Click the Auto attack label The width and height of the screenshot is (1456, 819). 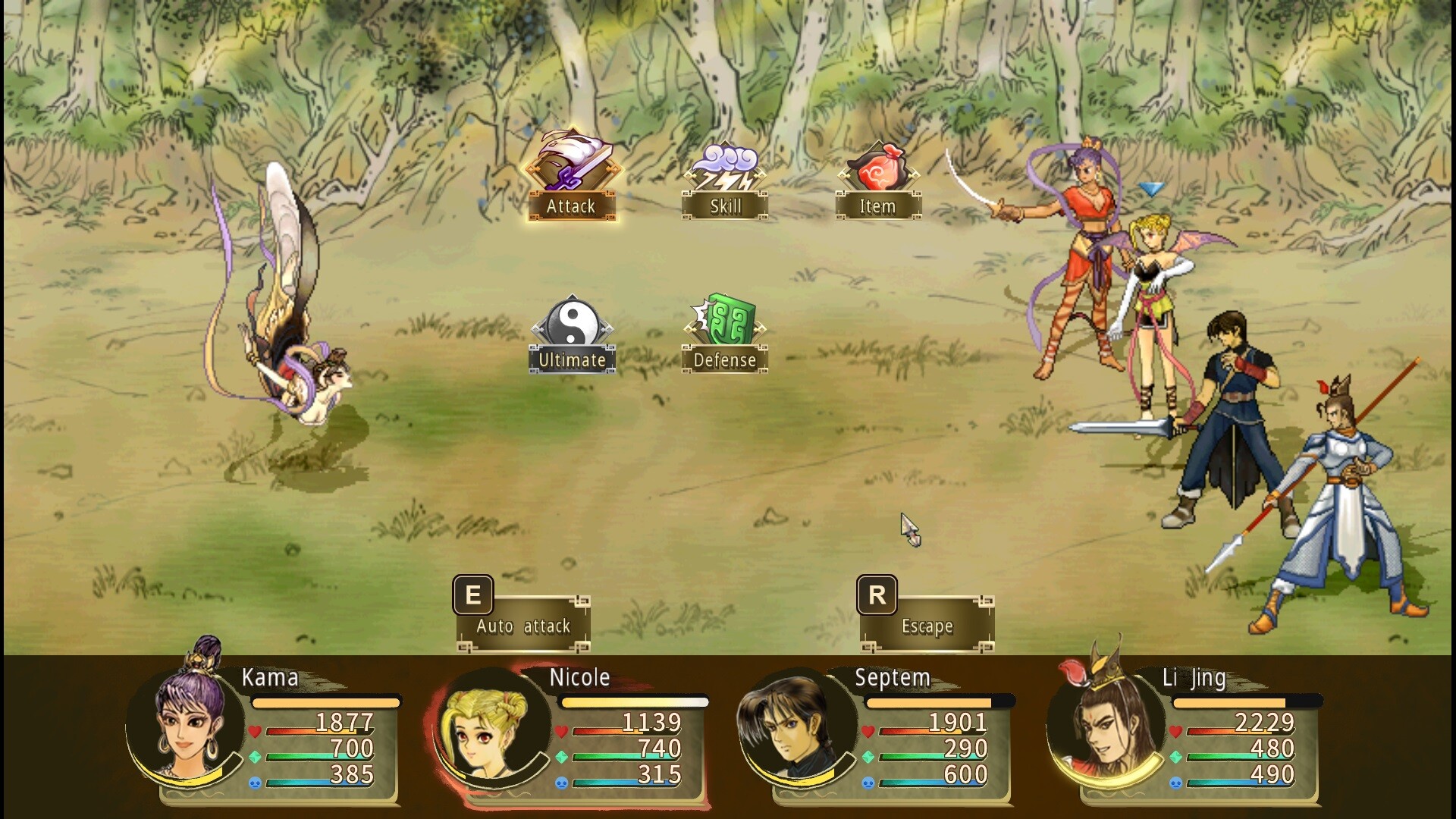[x=522, y=626]
